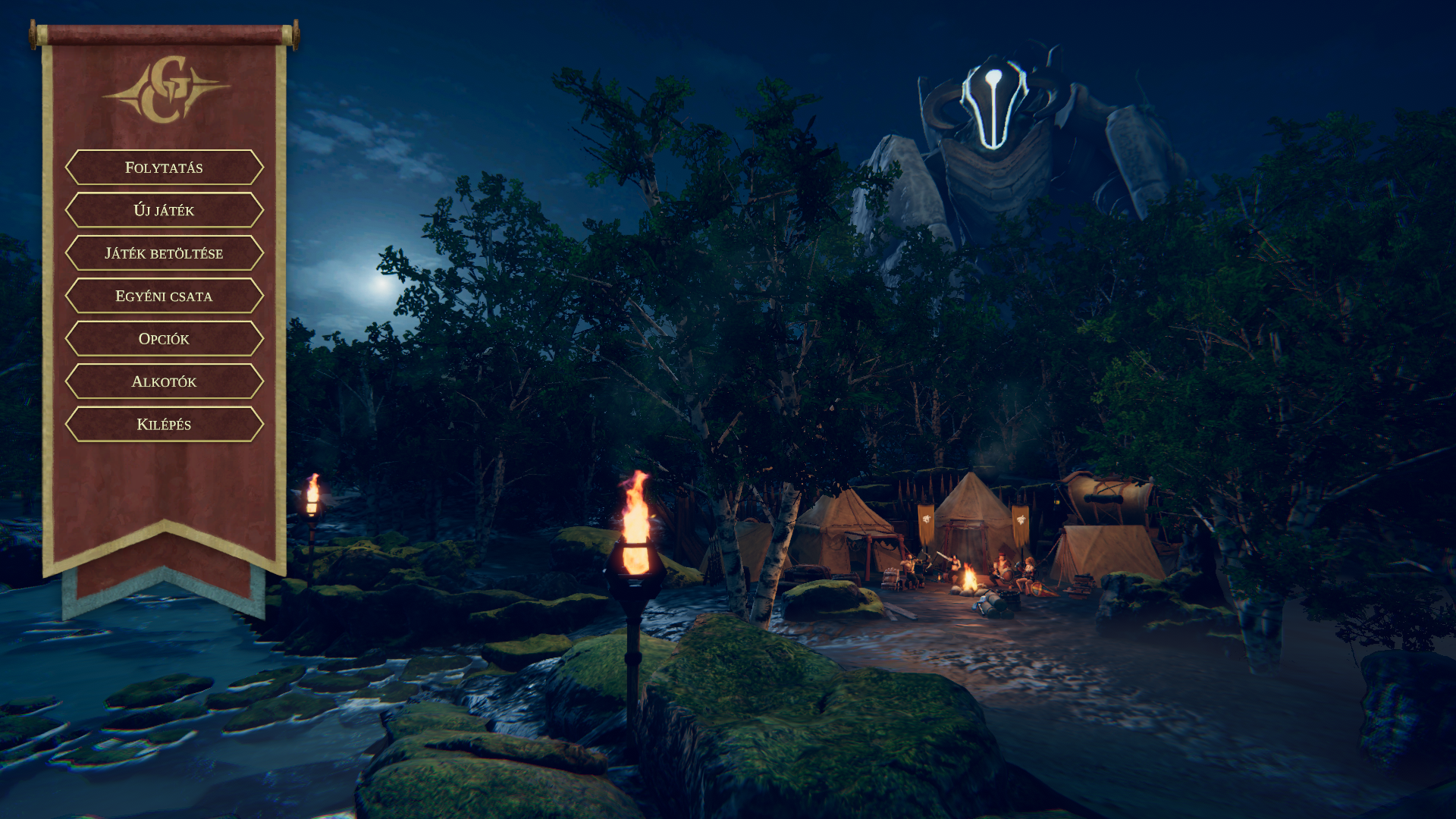The height and width of the screenshot is (819, 1456).
Task: Continue the game with Folytatás
Action: [164, 168]
